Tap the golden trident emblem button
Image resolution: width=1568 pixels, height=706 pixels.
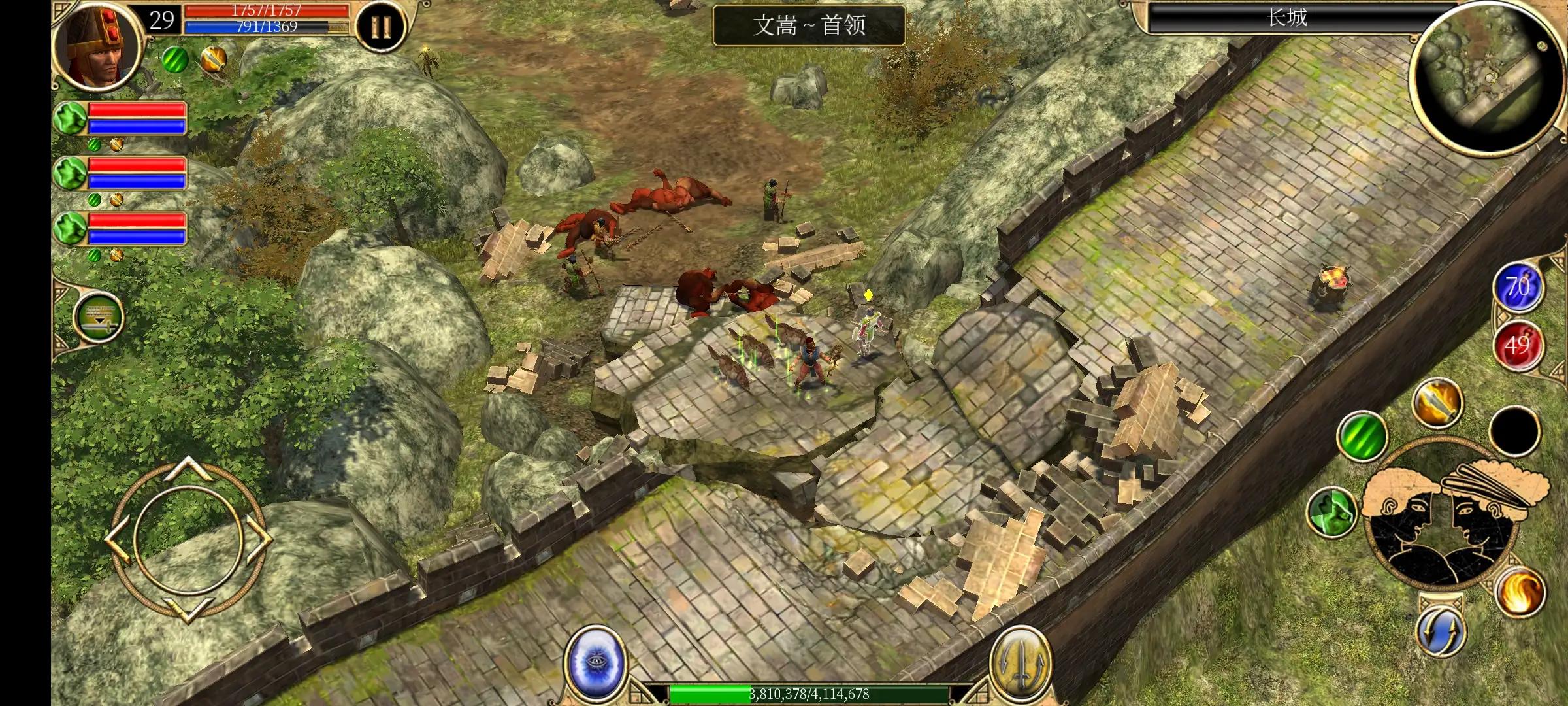[1020, 664]
